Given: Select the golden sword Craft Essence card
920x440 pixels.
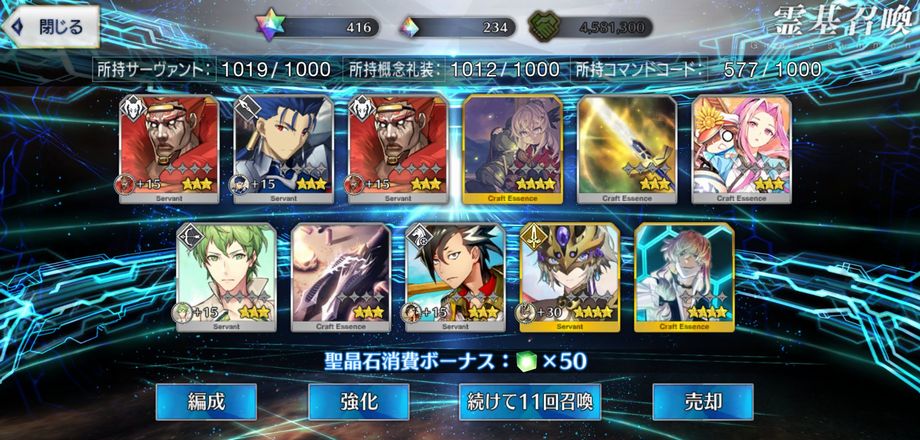Looking at the screenshot, I should (627, 148).
